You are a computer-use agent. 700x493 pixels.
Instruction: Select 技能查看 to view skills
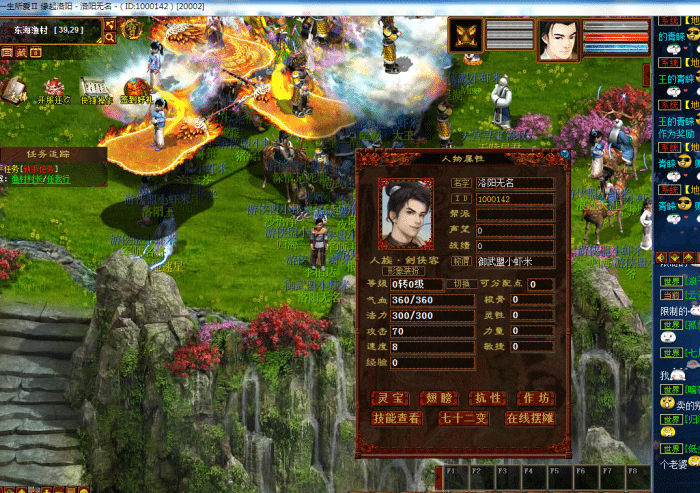pyautogui.click(x=396, y=418)
